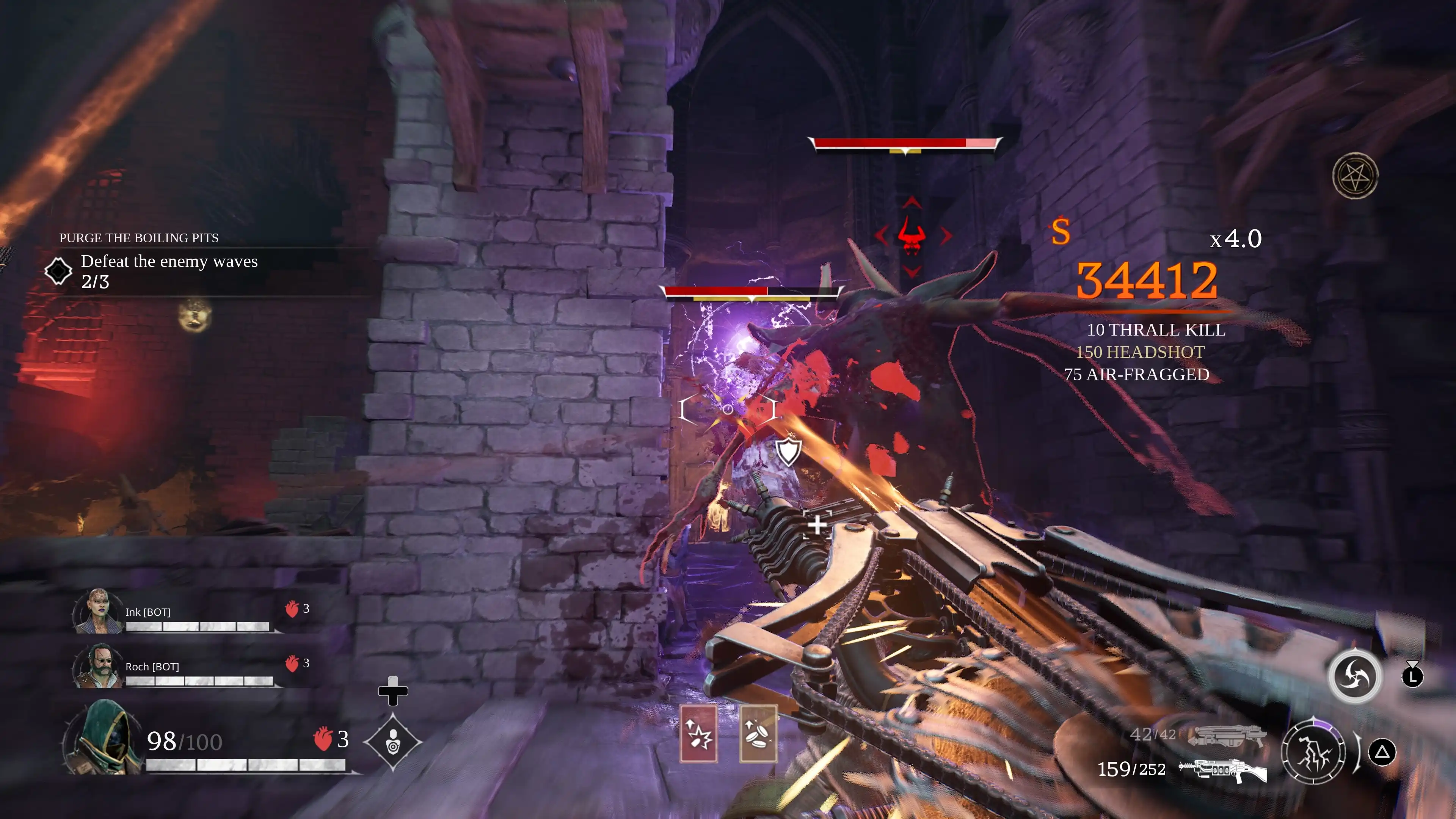This screenshot has height=819, width=1456.
Task: Open the pentagram emblem icon
Action: pos(1355,176)
